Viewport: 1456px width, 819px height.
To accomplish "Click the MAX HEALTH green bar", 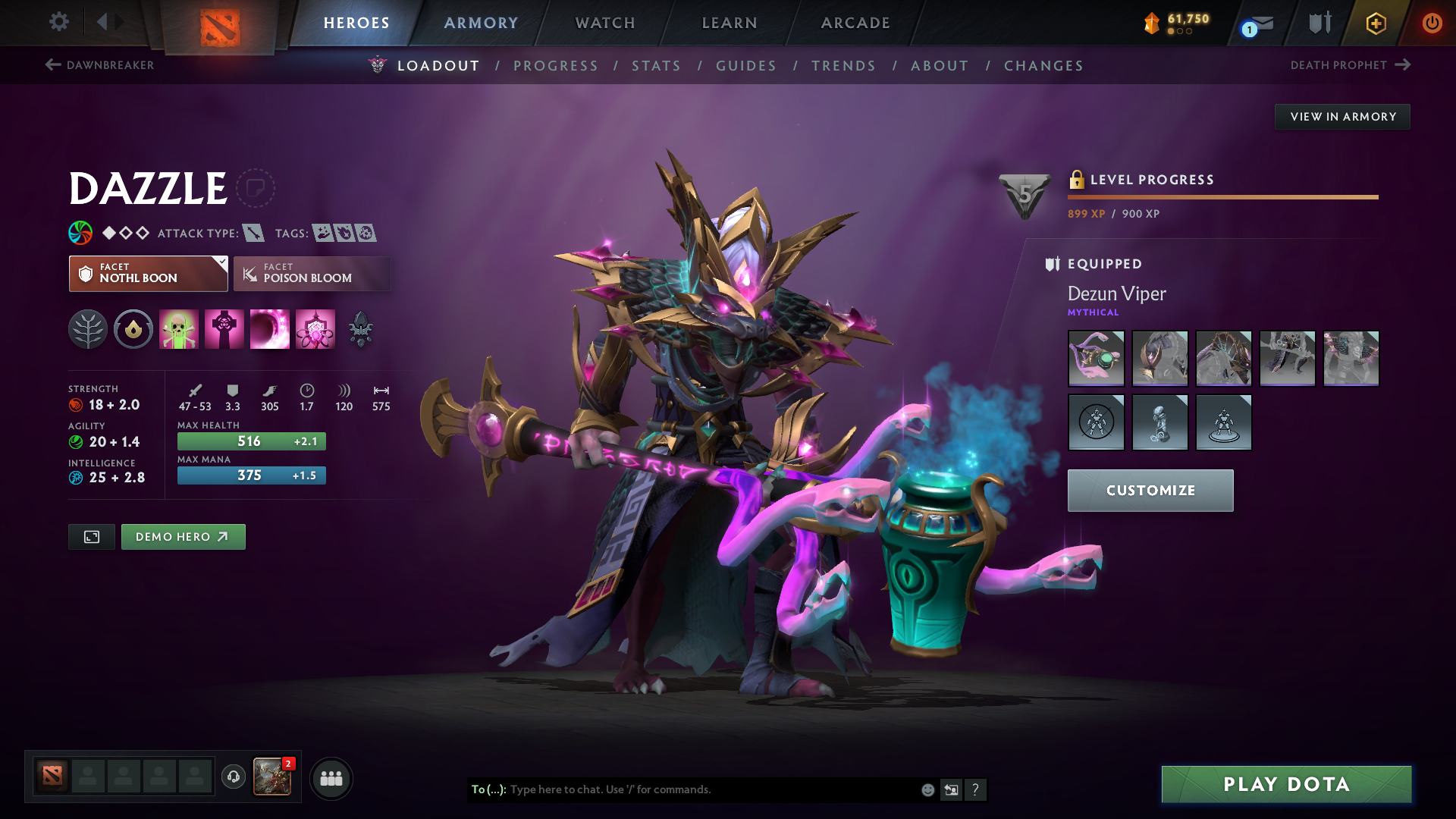I will (x=251, y=441).
